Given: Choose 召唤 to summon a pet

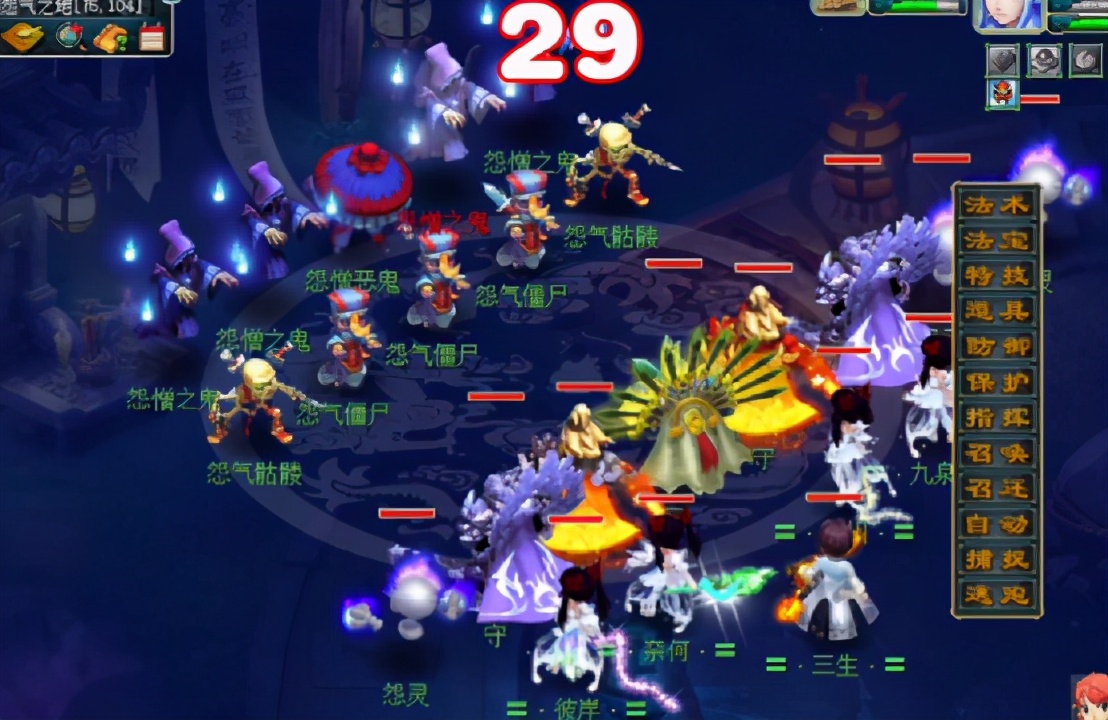Looking at the screenshot, I should click(996, 453).
